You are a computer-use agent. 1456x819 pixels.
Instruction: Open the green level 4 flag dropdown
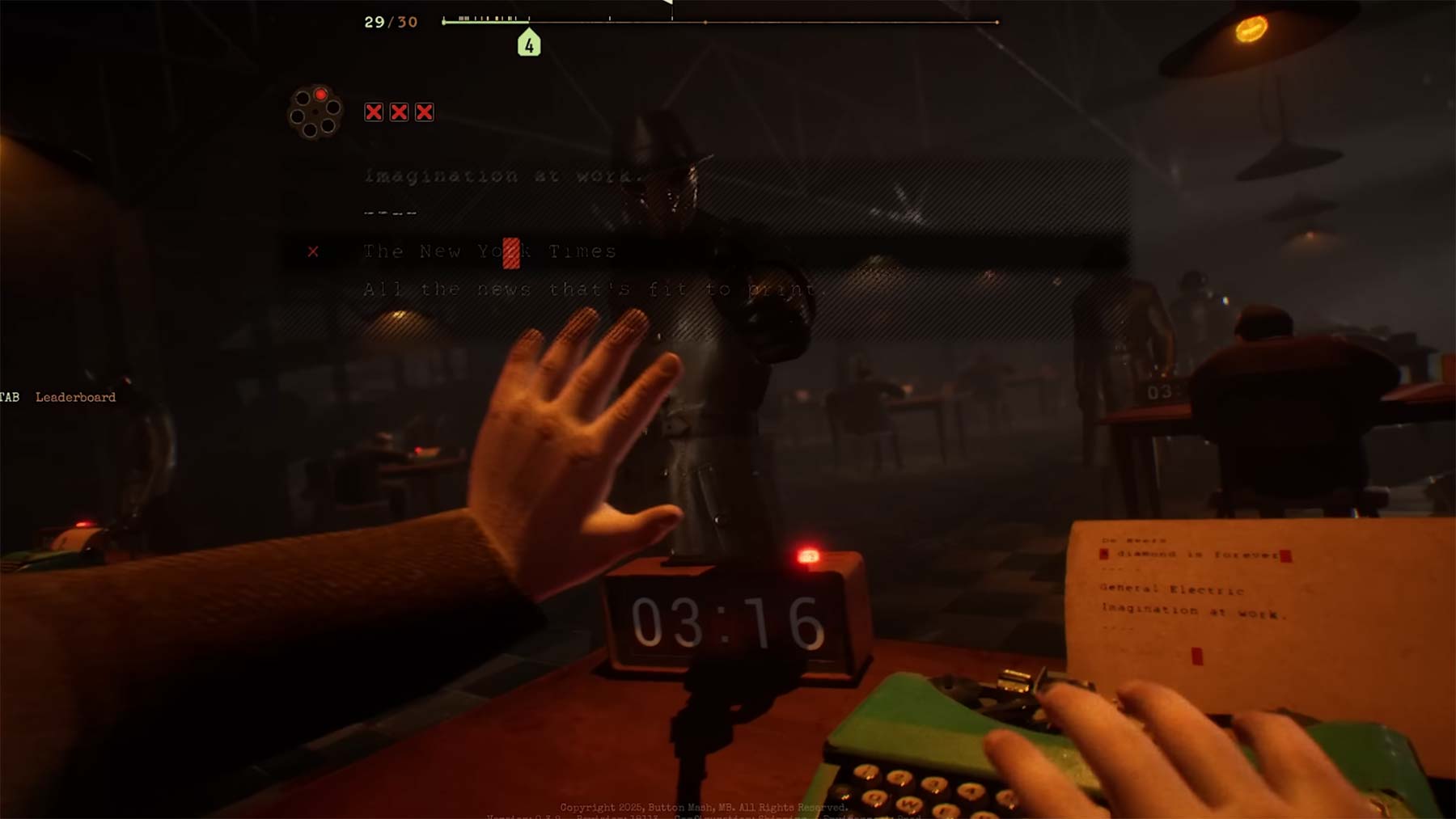(x=530, y=44)
